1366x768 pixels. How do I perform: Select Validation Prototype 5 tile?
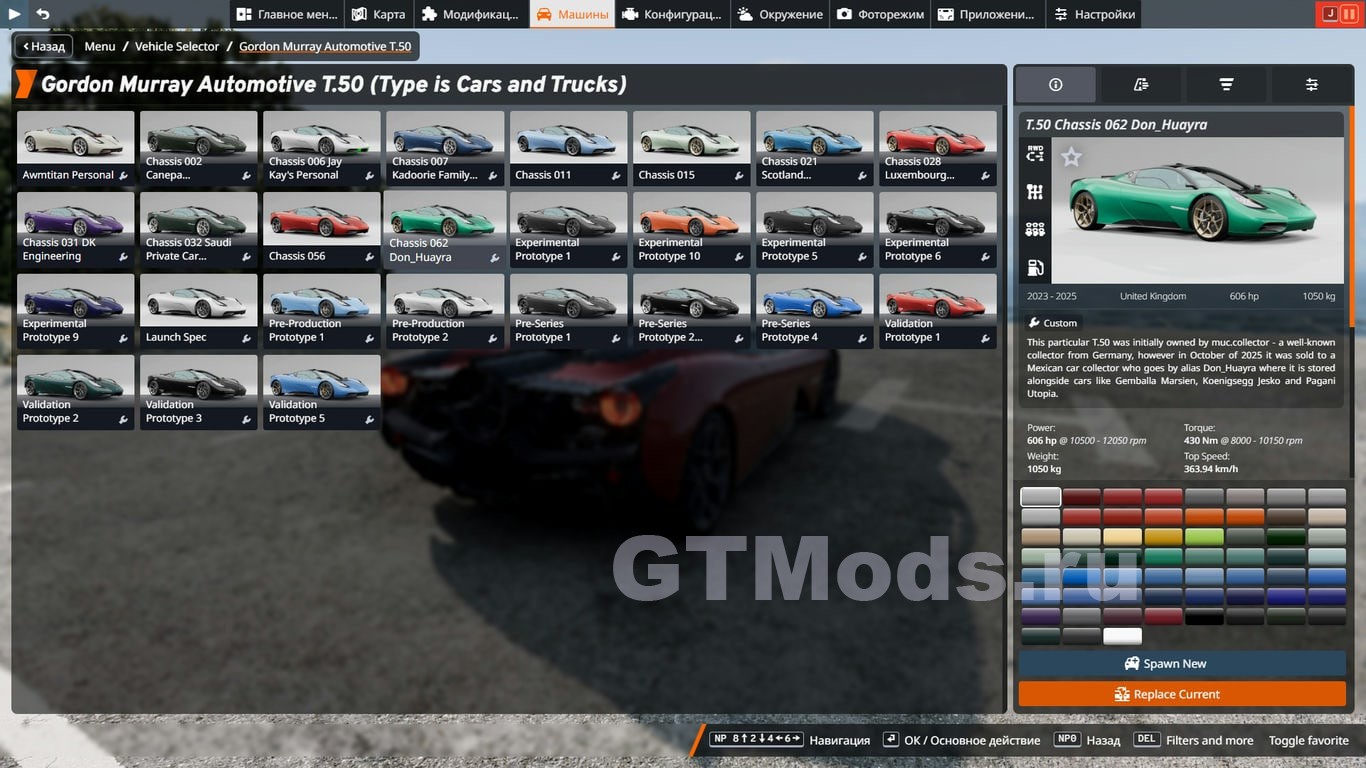pos(322,392)
